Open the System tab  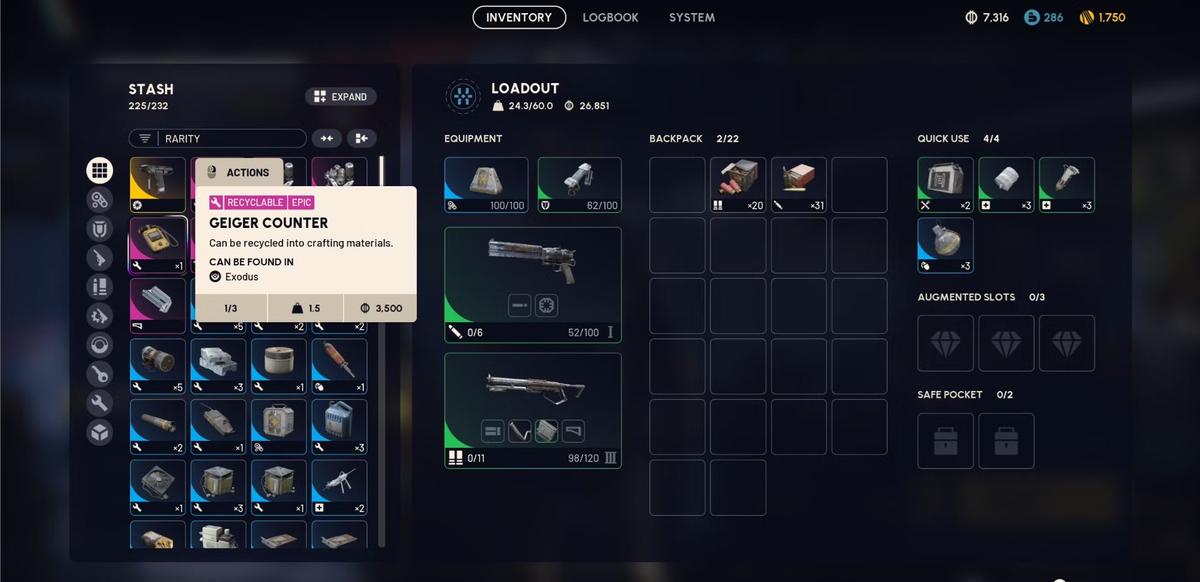(692, 17)
